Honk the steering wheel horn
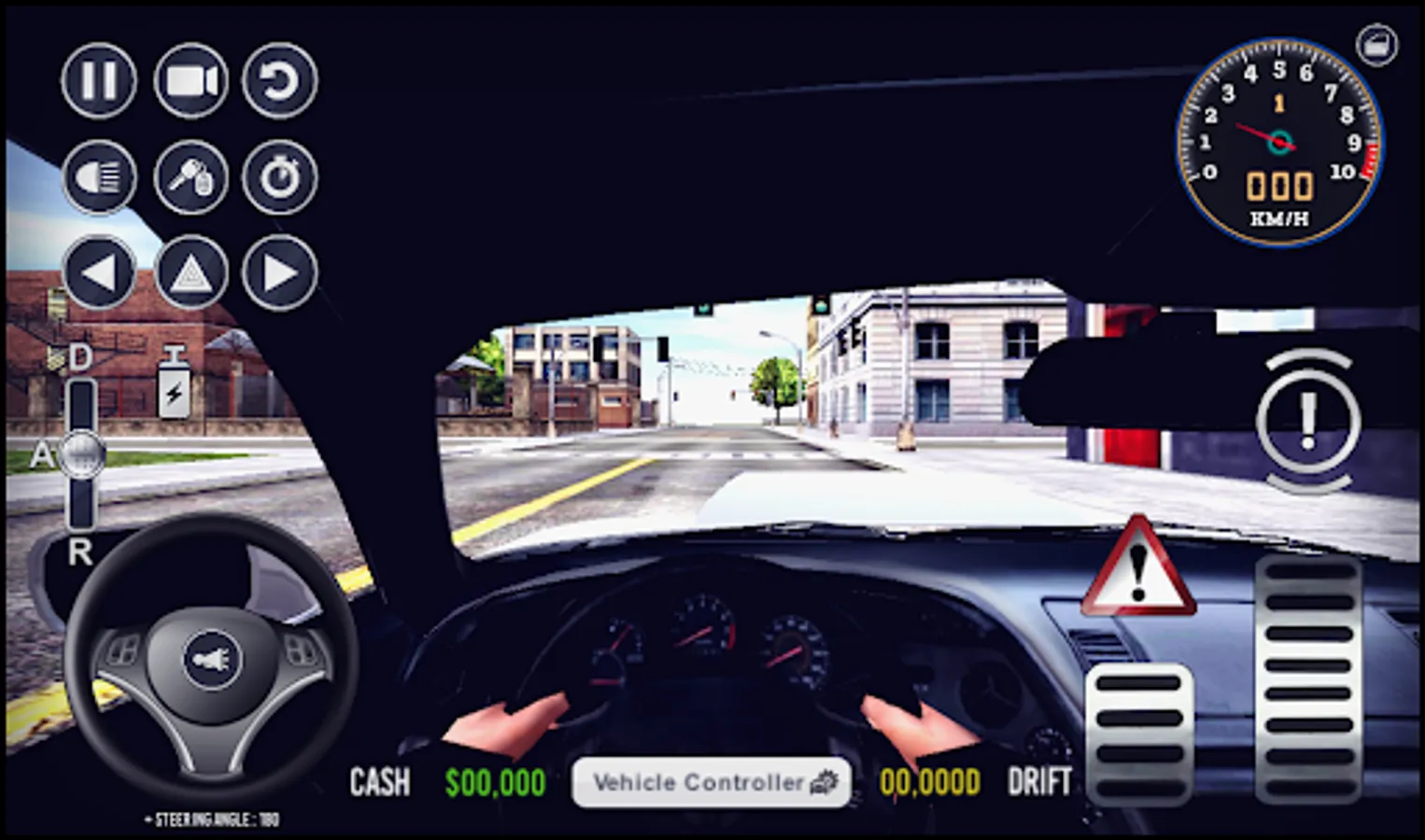1425x840 pixels. (213, 659)
